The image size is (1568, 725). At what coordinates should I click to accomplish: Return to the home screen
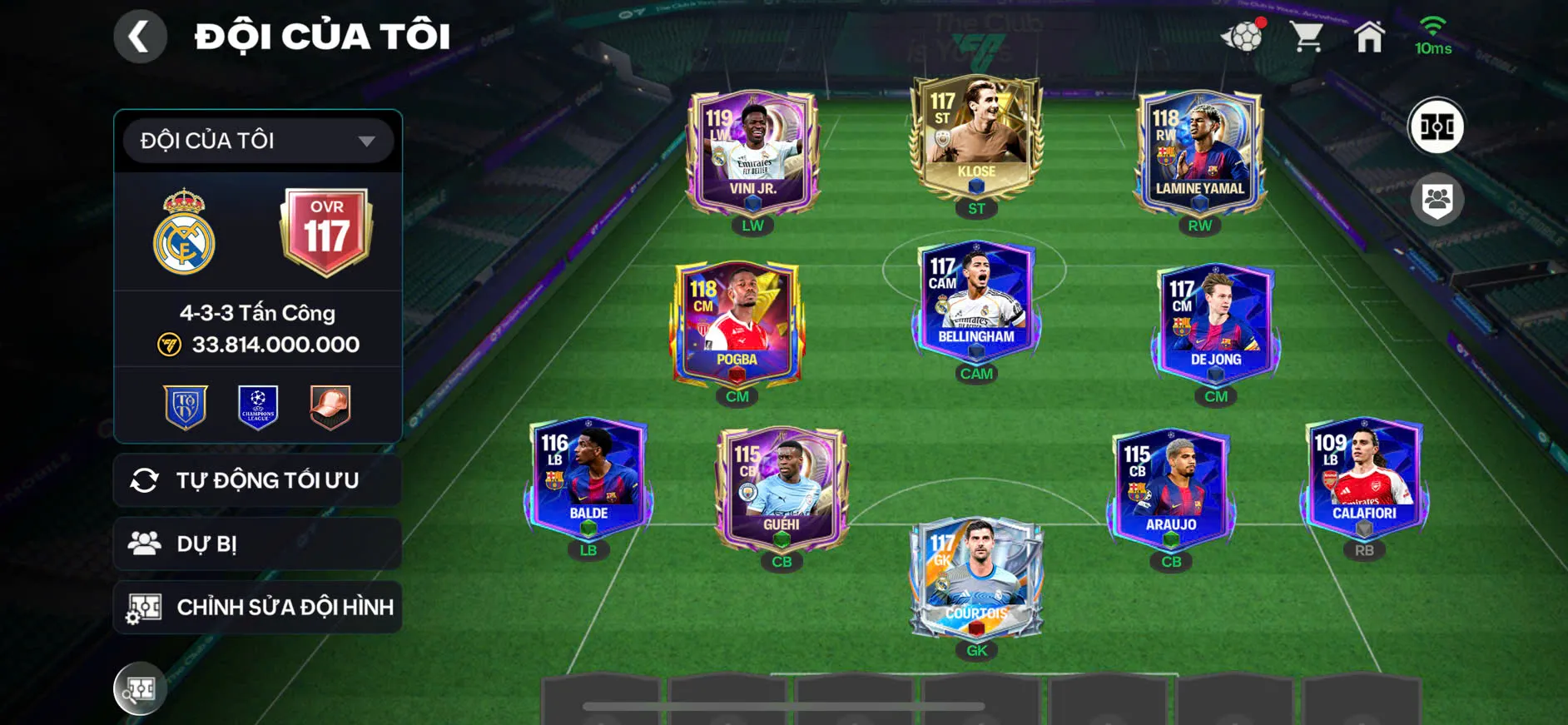click(1369, 37)
